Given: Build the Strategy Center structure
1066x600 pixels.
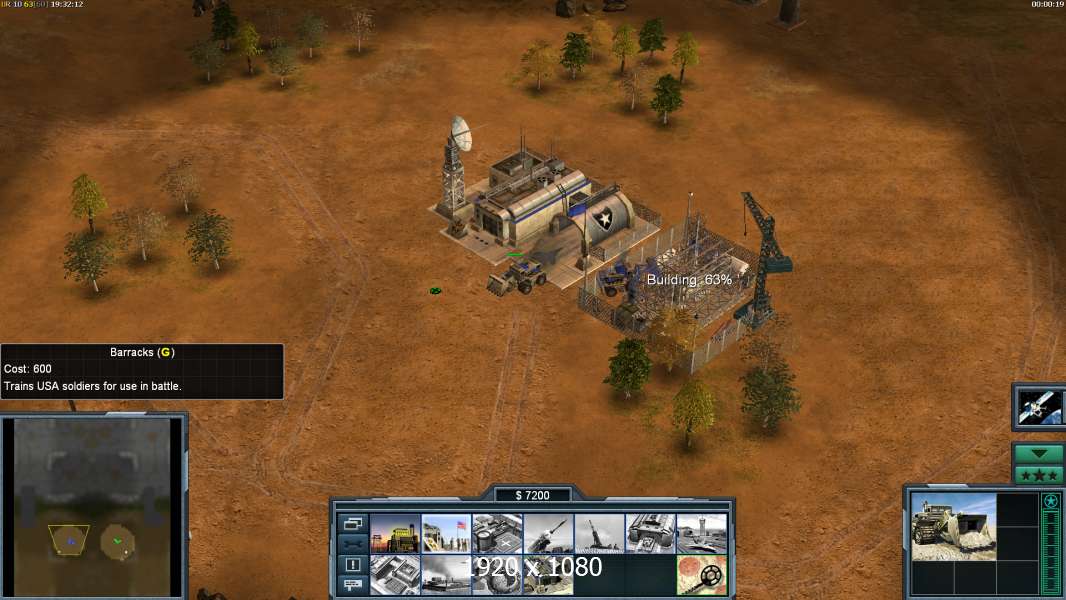Looking at the screenshot, I should pyautogui.click(x=395, y=575).
